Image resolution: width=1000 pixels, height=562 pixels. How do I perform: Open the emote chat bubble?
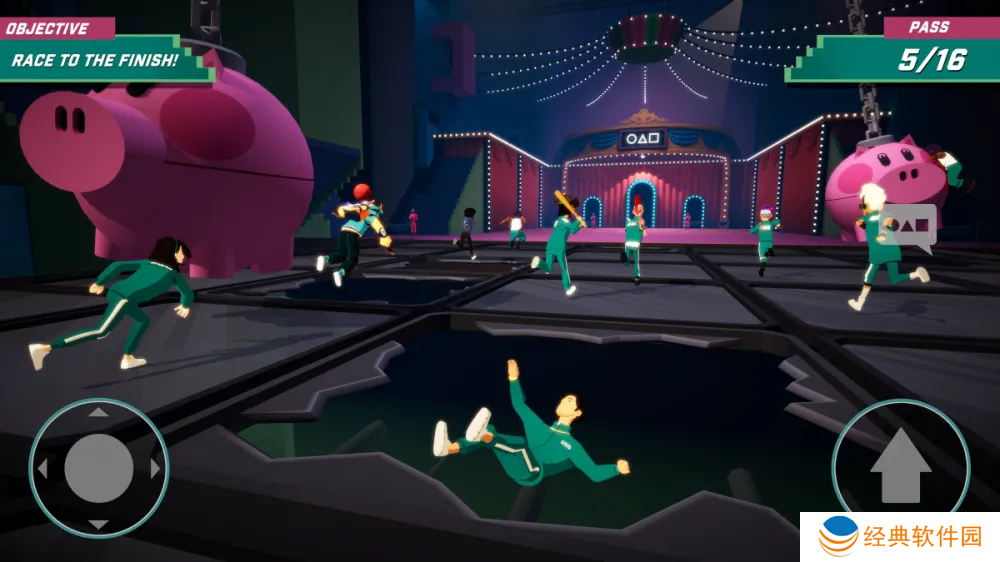tap(908, 229)
